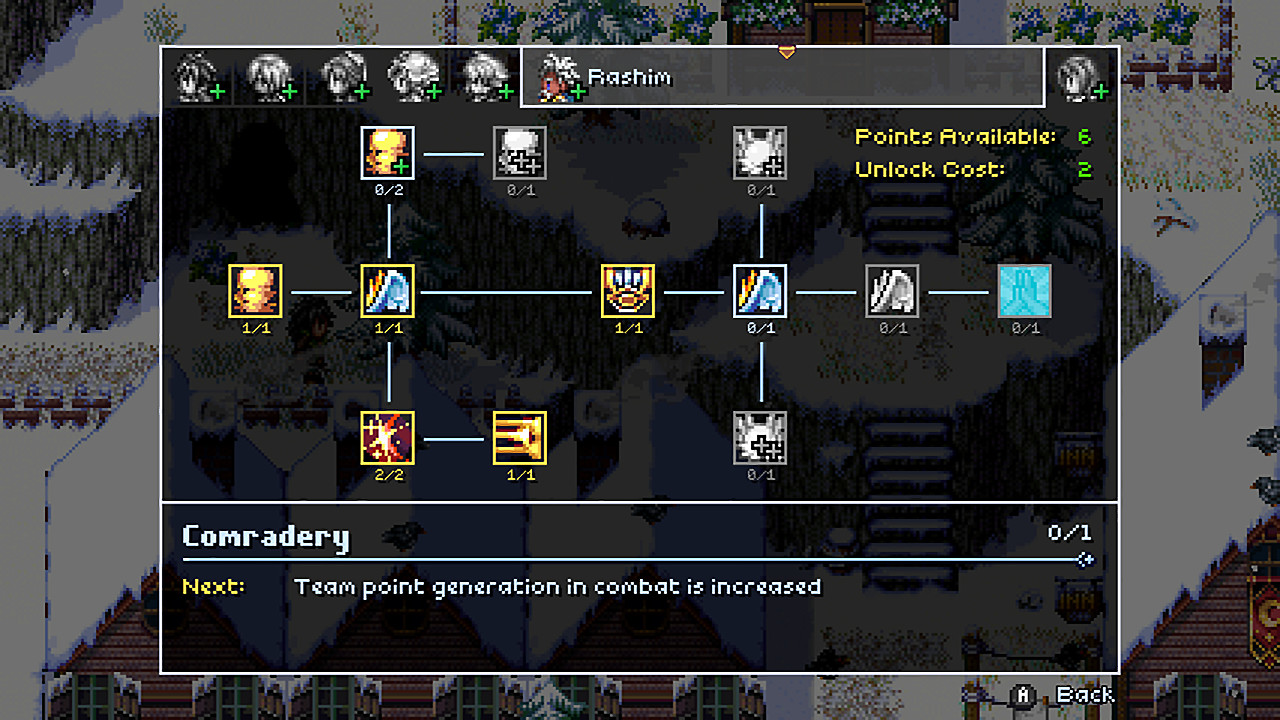
Task: Select the golden flame skill node marked 0/2
Action: (386, 152)
